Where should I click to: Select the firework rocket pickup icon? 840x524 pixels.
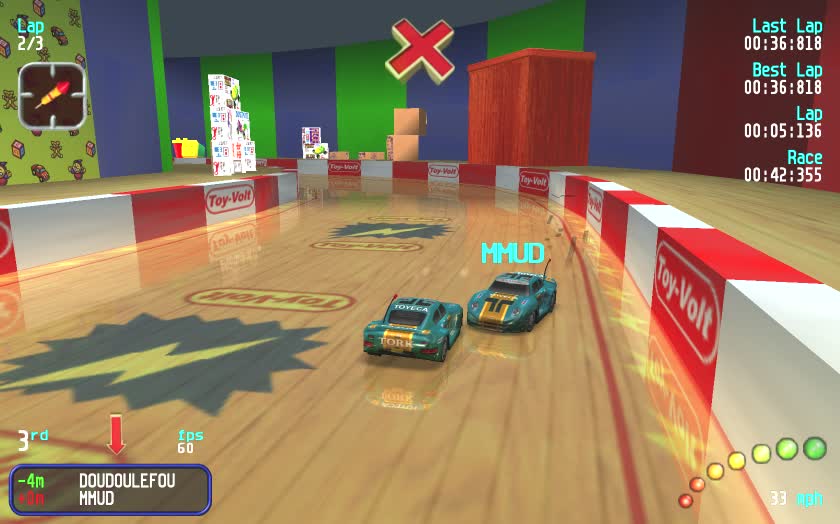coord(51,95)
